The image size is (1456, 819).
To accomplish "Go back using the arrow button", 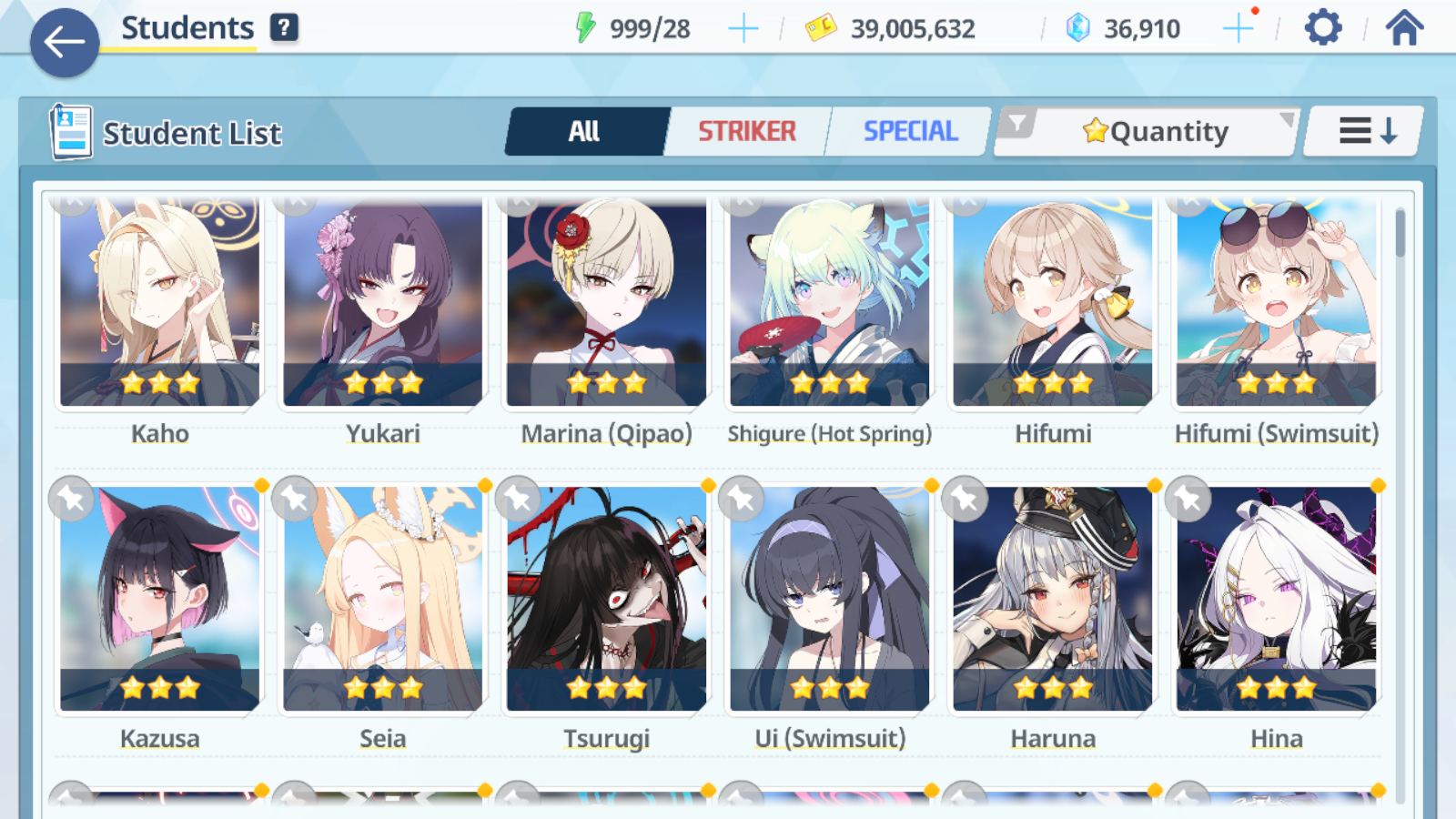I will pos(65,42).
